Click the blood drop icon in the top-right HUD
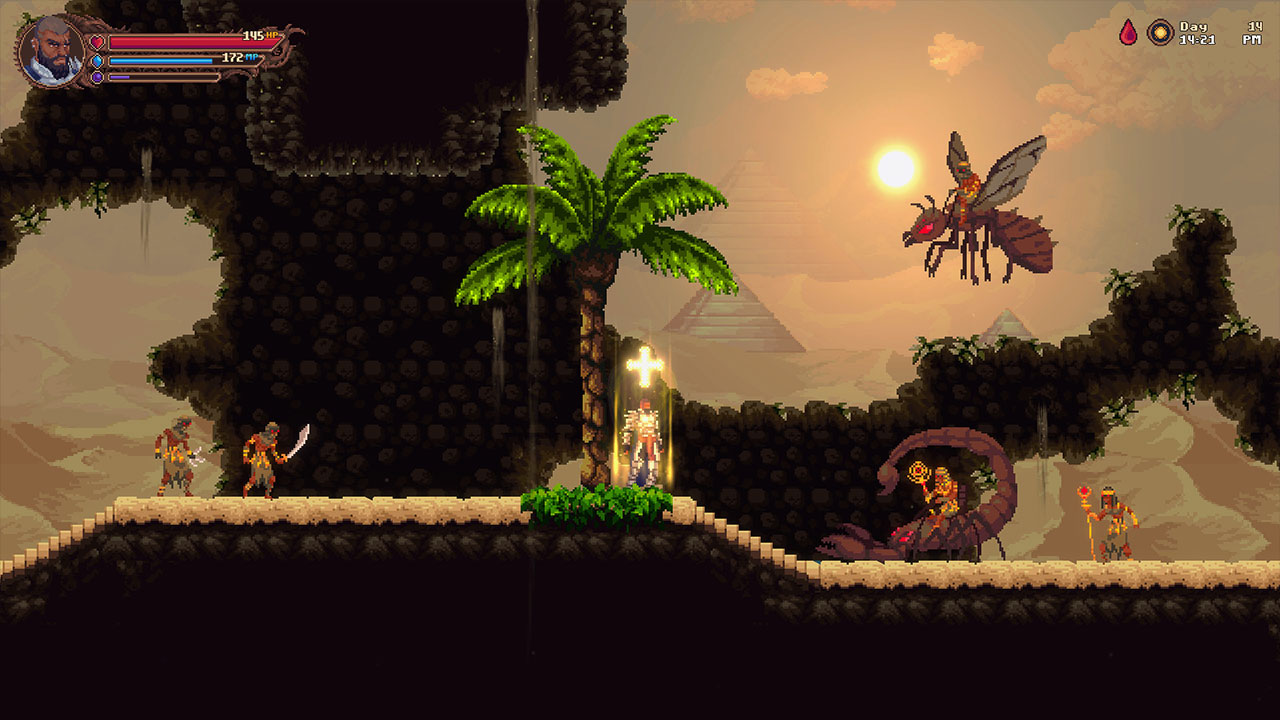The width and height of the screenshot is (1280, 720). (1128, 31)
